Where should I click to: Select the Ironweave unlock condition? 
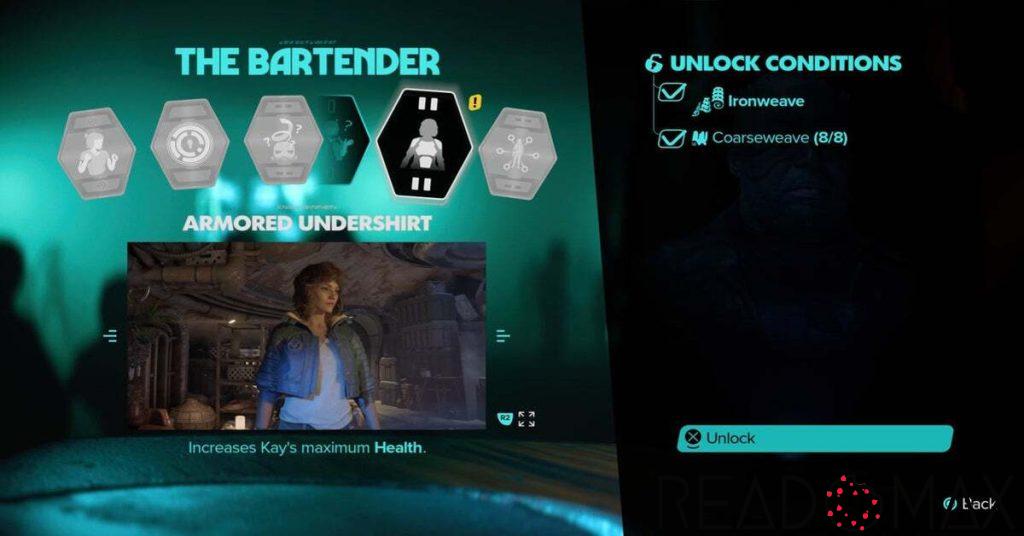click(x=766, y=101)
